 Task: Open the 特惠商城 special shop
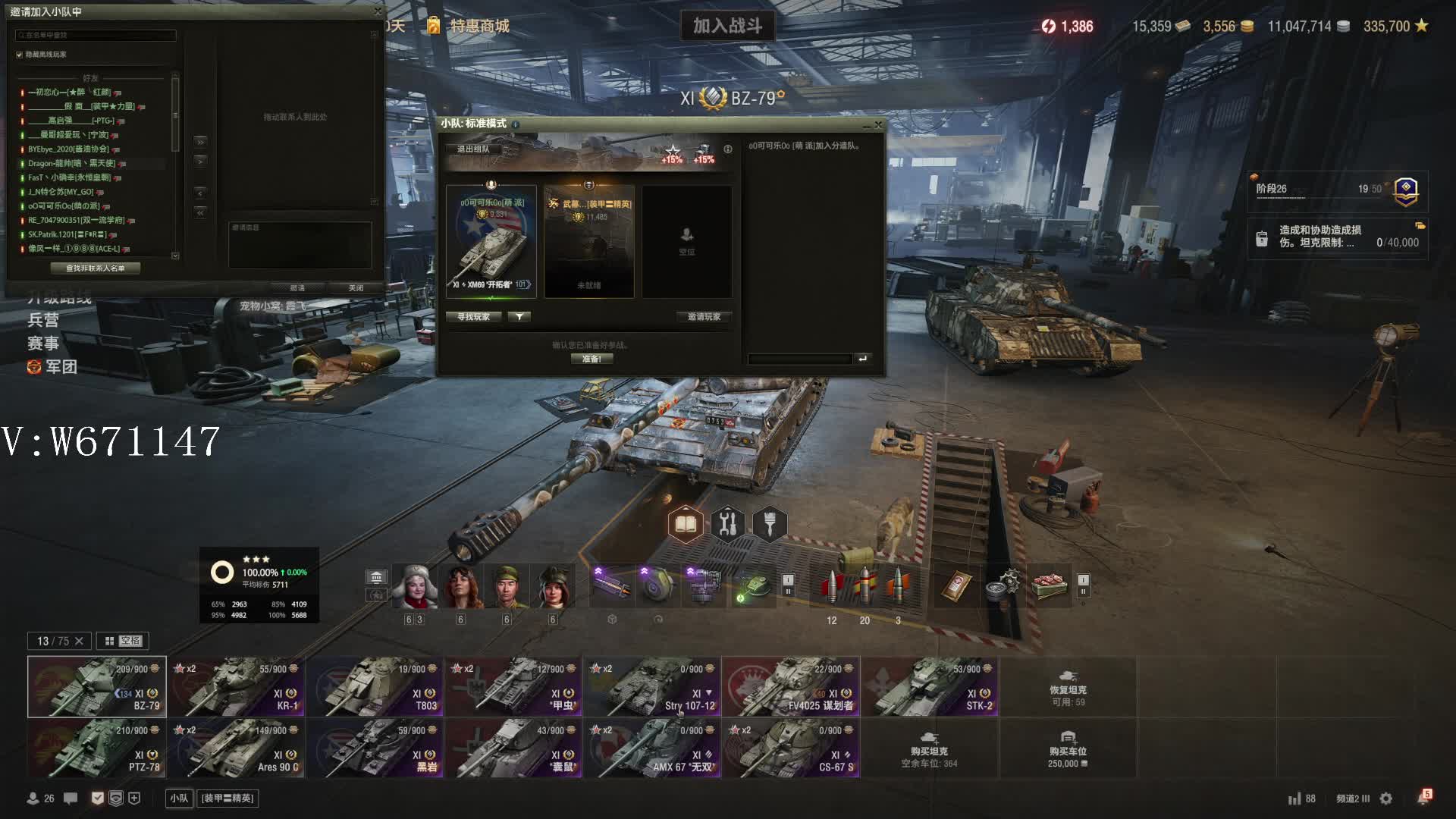tap(479, 27)
